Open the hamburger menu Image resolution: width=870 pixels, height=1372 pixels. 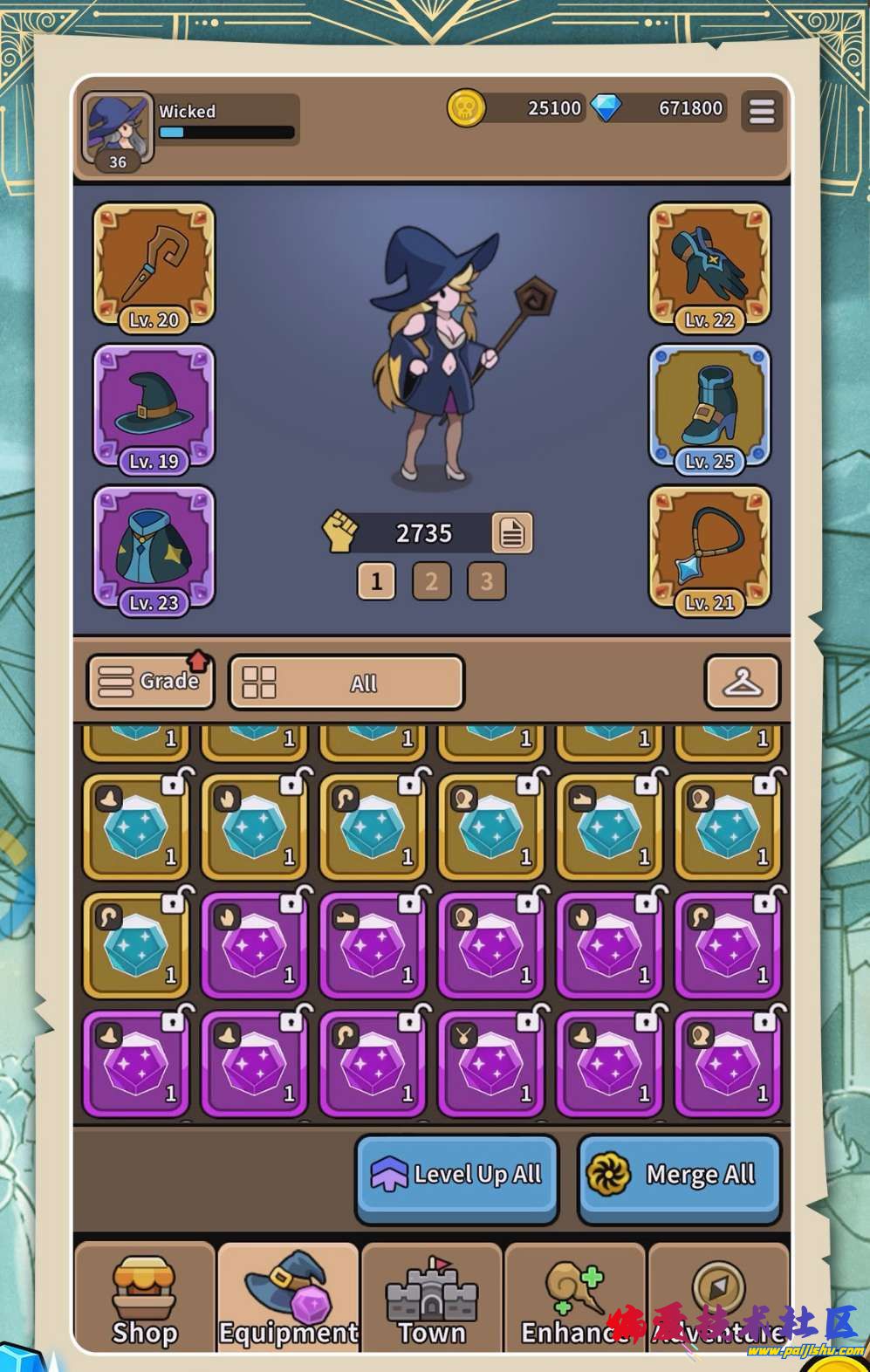(761, 111)
